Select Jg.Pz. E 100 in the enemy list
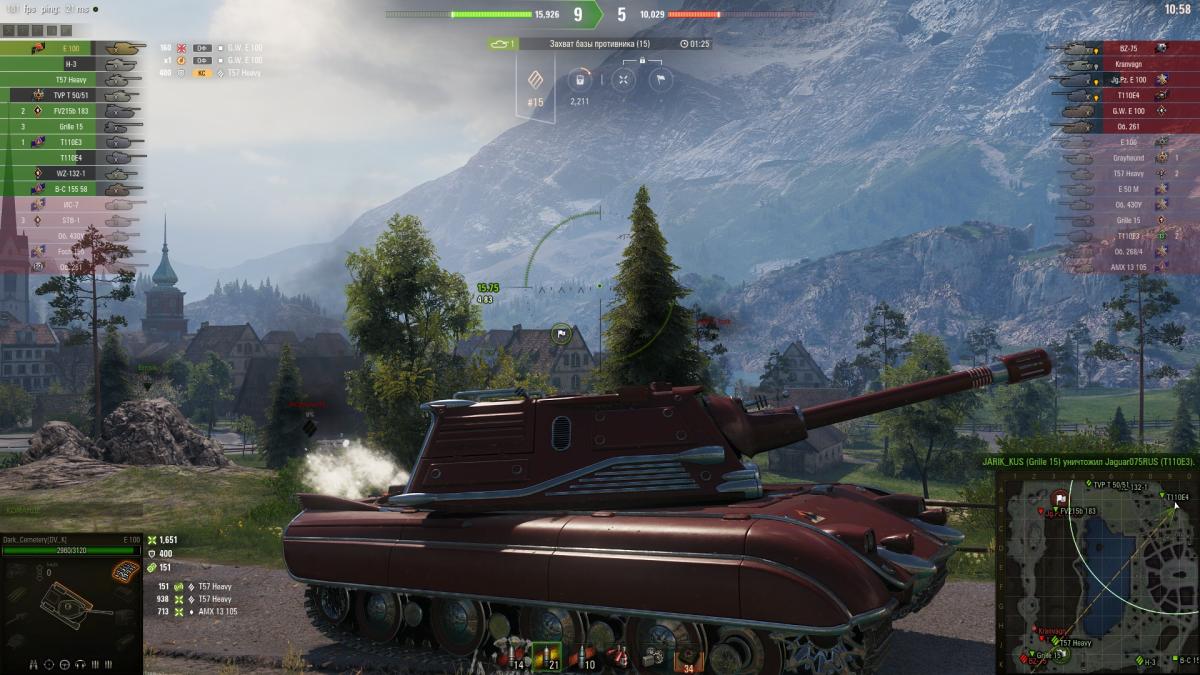Screen dimensions: 1200x675 click(x=1125, y=79)
